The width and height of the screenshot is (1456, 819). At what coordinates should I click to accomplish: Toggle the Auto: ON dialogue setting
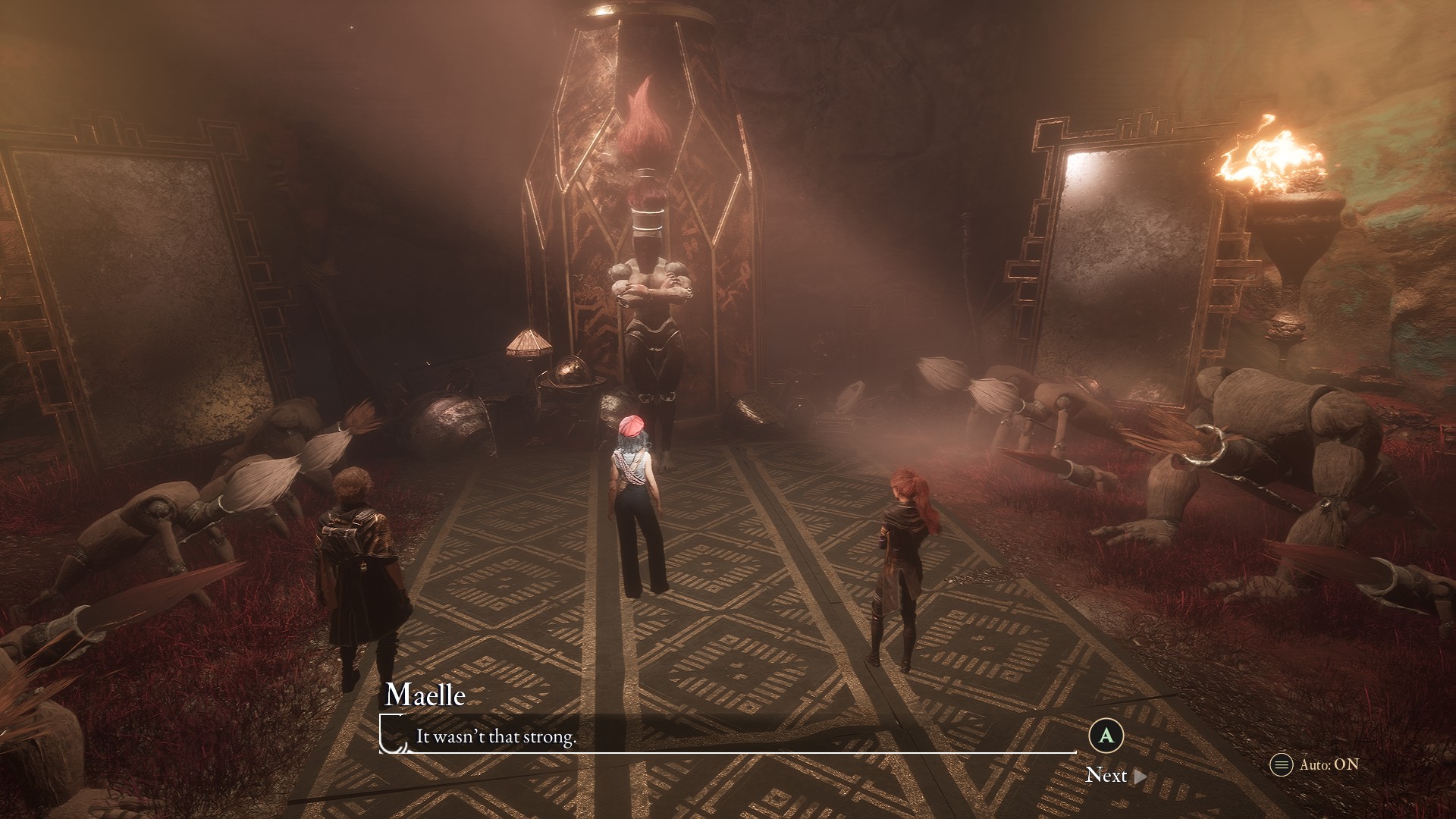[x=1315, y=764]
